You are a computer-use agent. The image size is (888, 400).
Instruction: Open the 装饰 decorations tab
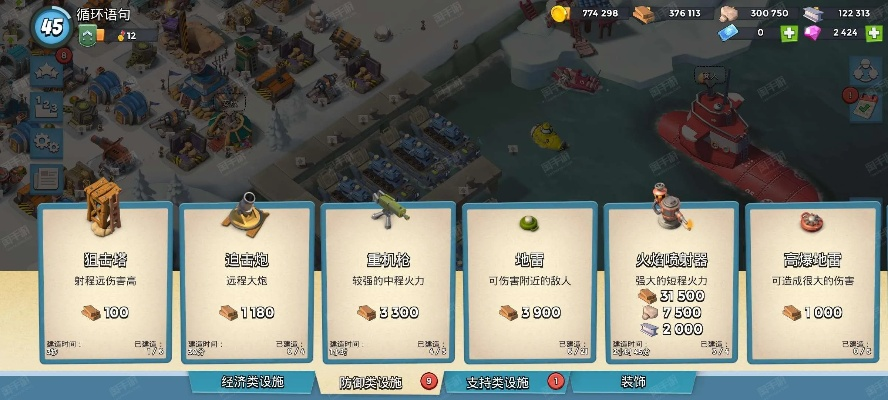click(x=633, y=382)
